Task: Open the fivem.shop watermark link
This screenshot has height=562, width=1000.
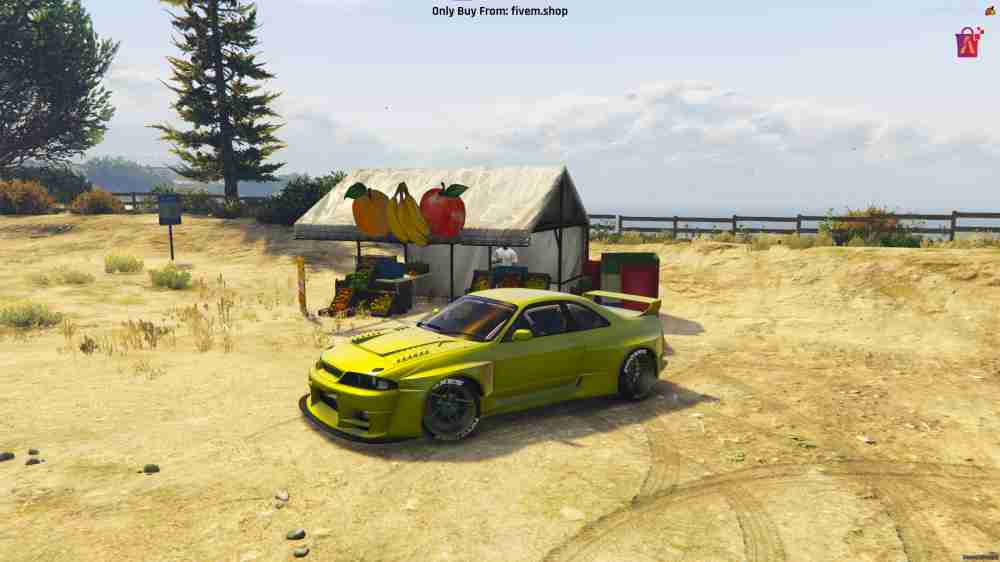Action: 499,11
